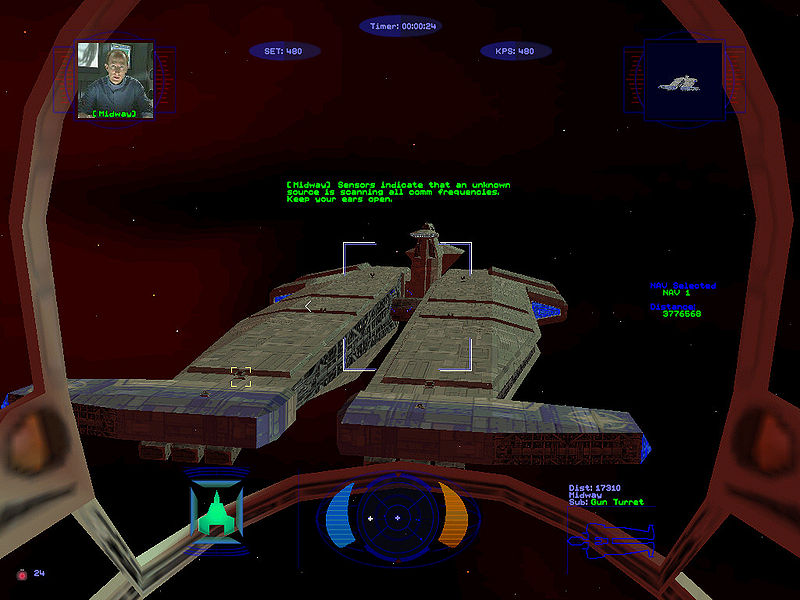Click the red missile icon beside the 24 count

21,574
